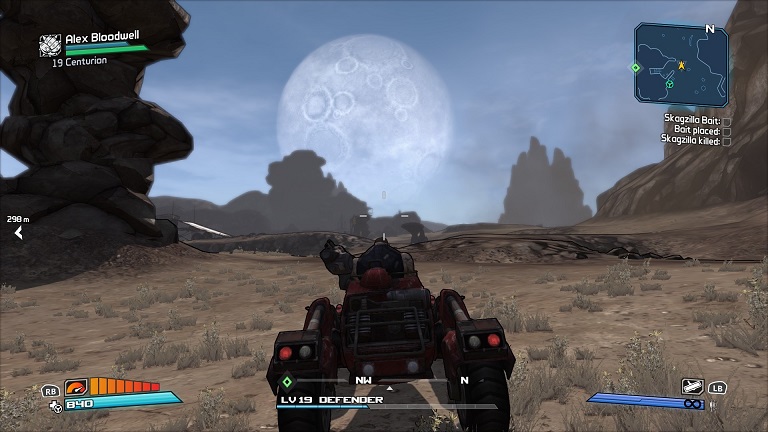Click the Skagzilla killed objective checkbox
This screenshot has height=432, width=768.
point(727,141)
